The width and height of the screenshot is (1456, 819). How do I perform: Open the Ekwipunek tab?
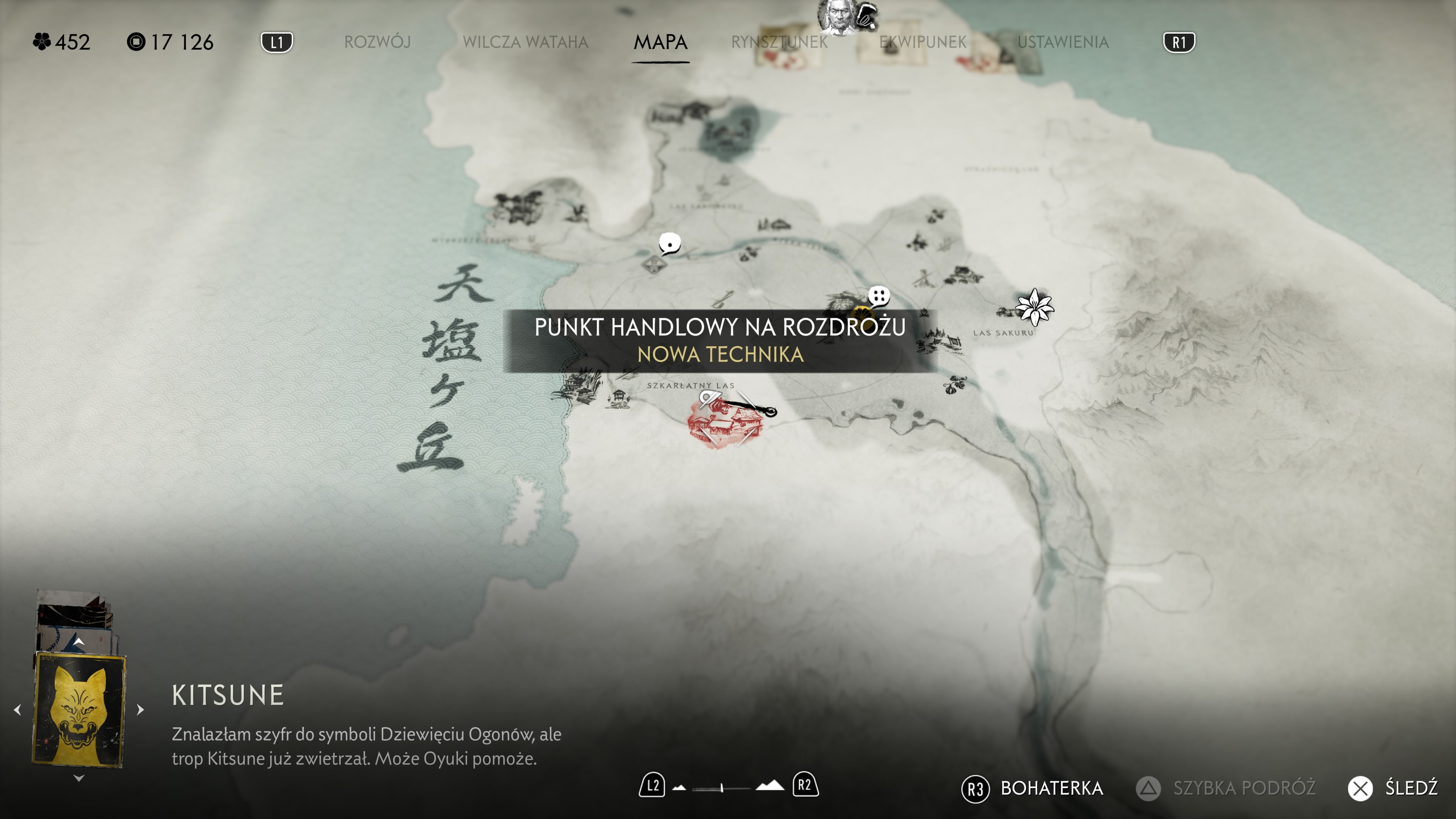pos(923,42)
